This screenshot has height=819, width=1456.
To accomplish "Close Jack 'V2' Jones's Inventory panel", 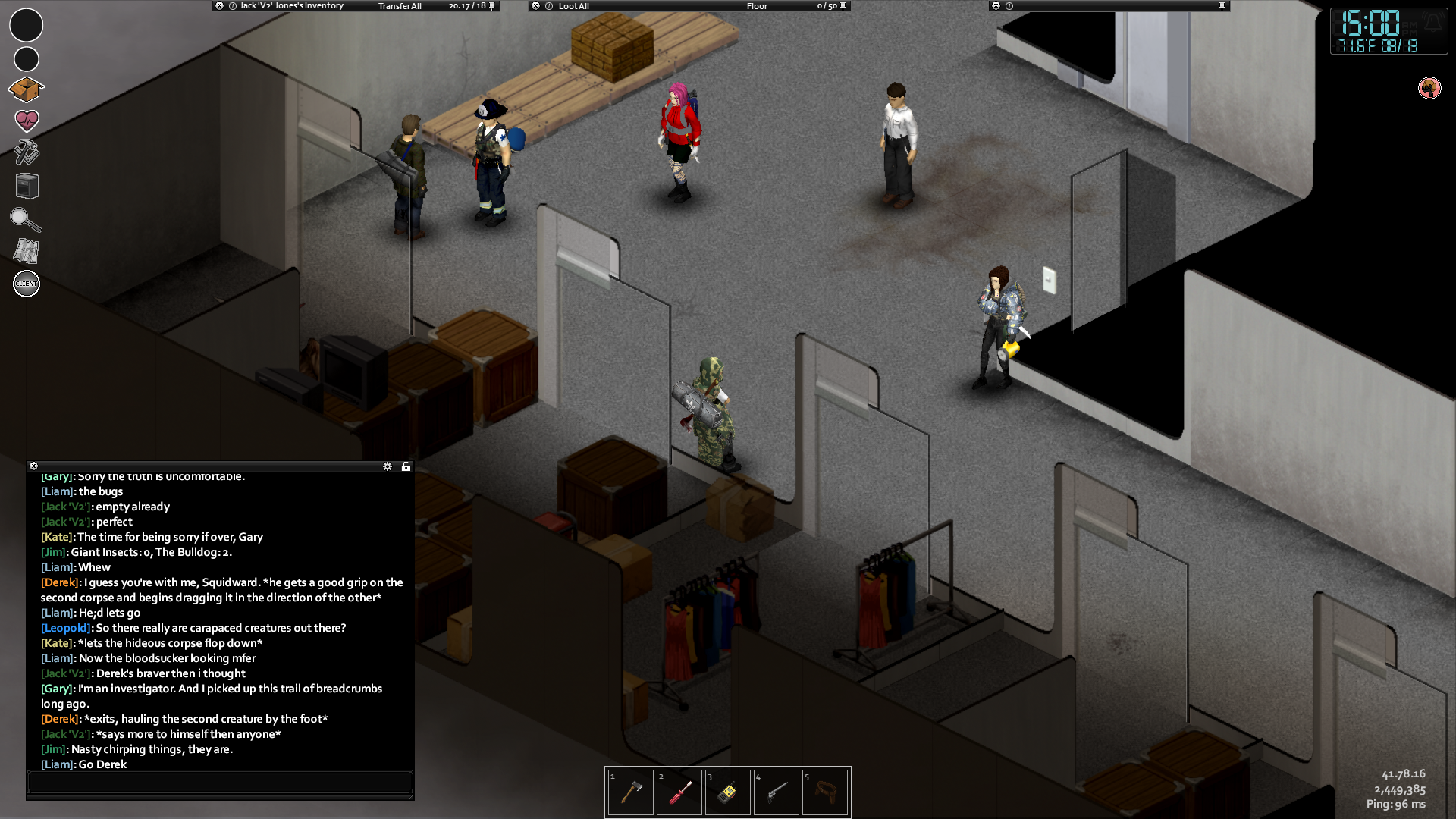I will click(220, 6).
